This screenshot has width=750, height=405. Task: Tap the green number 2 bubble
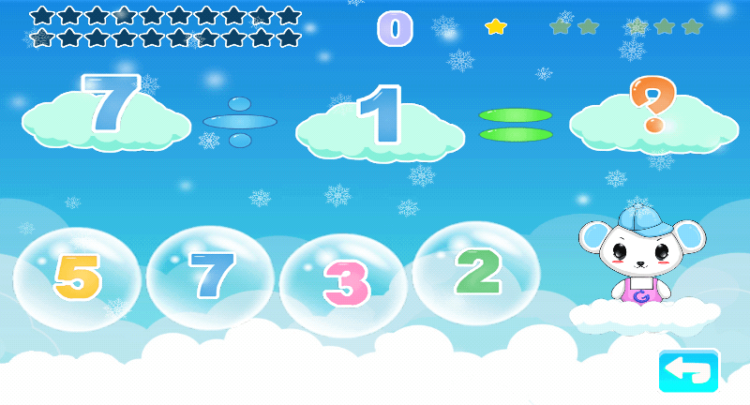[476, 271]
